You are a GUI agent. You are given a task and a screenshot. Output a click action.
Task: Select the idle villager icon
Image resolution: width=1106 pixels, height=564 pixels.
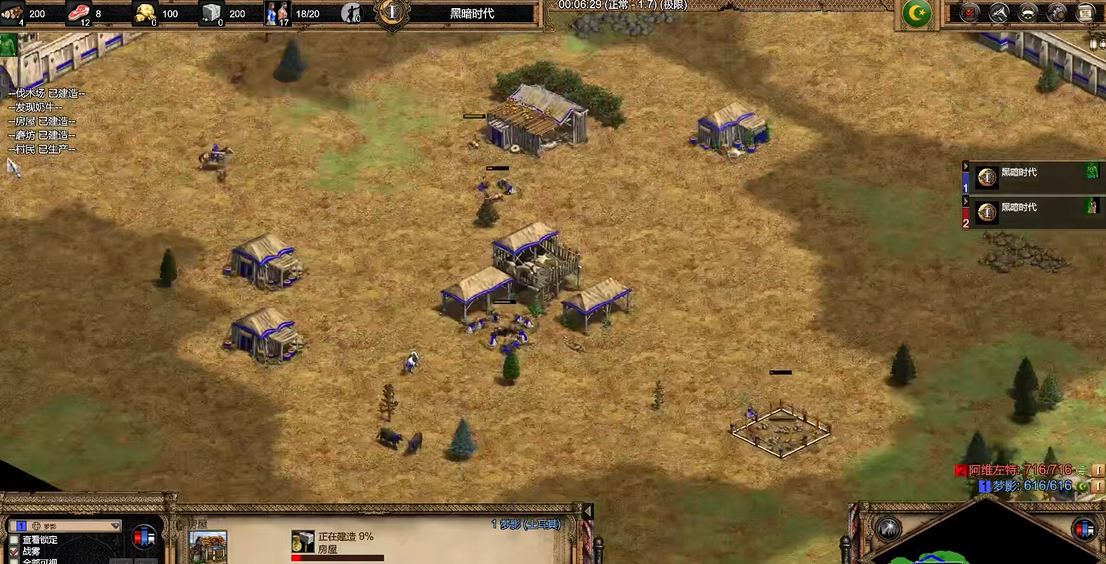(351, 13)
